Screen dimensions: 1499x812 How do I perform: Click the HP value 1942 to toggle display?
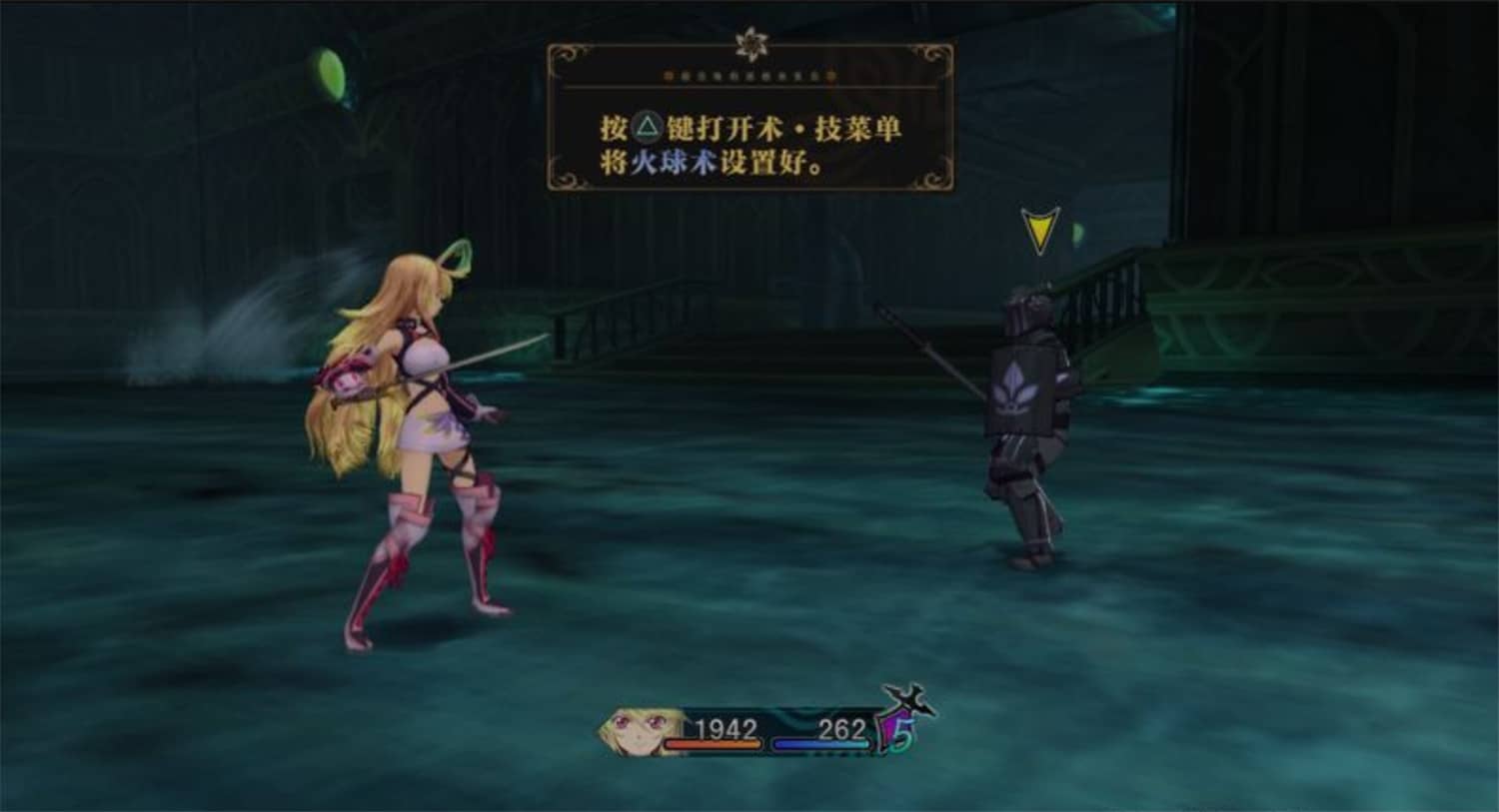tap(726, 727)
